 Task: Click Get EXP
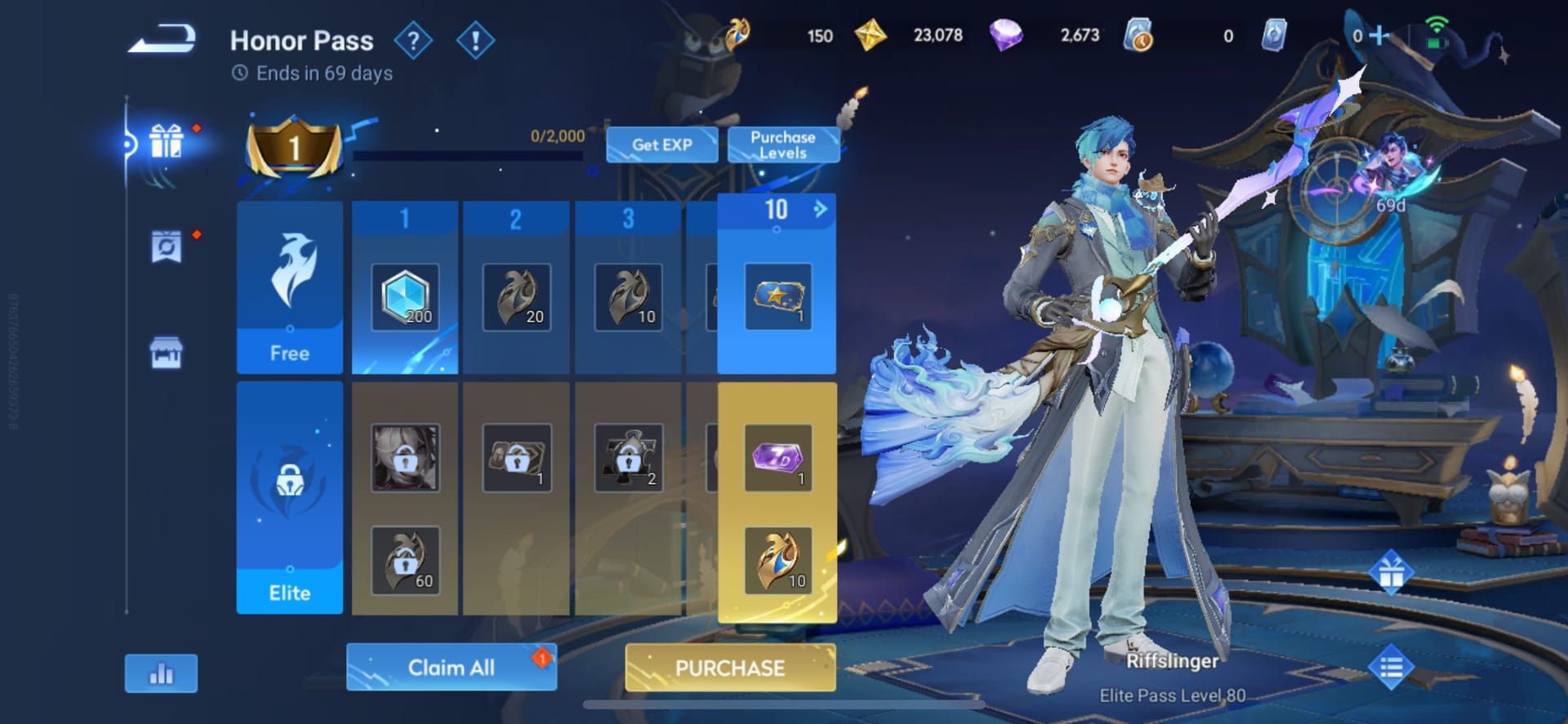click(661, 144)
